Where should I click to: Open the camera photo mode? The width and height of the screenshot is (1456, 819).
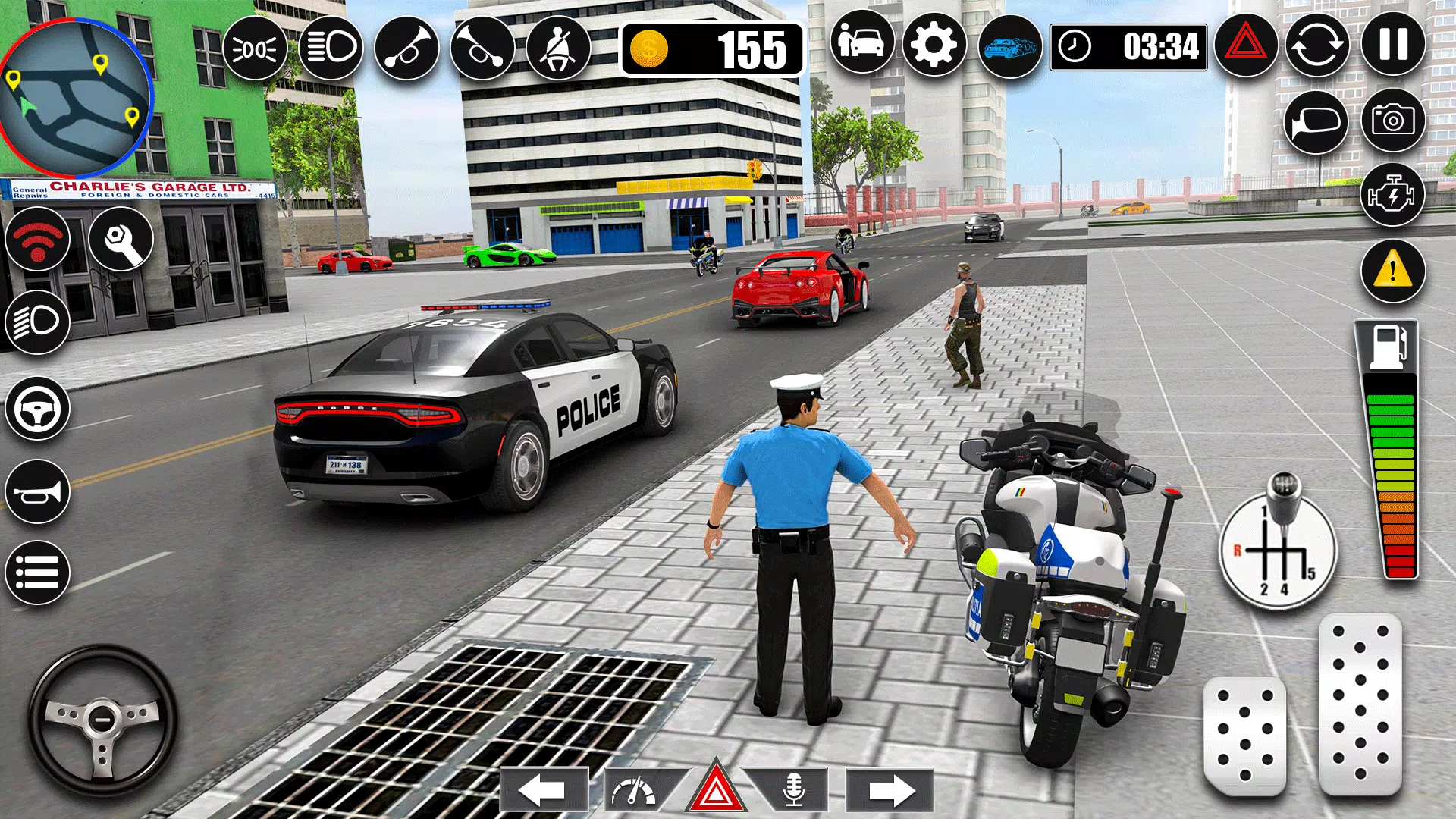[1395, 121]
